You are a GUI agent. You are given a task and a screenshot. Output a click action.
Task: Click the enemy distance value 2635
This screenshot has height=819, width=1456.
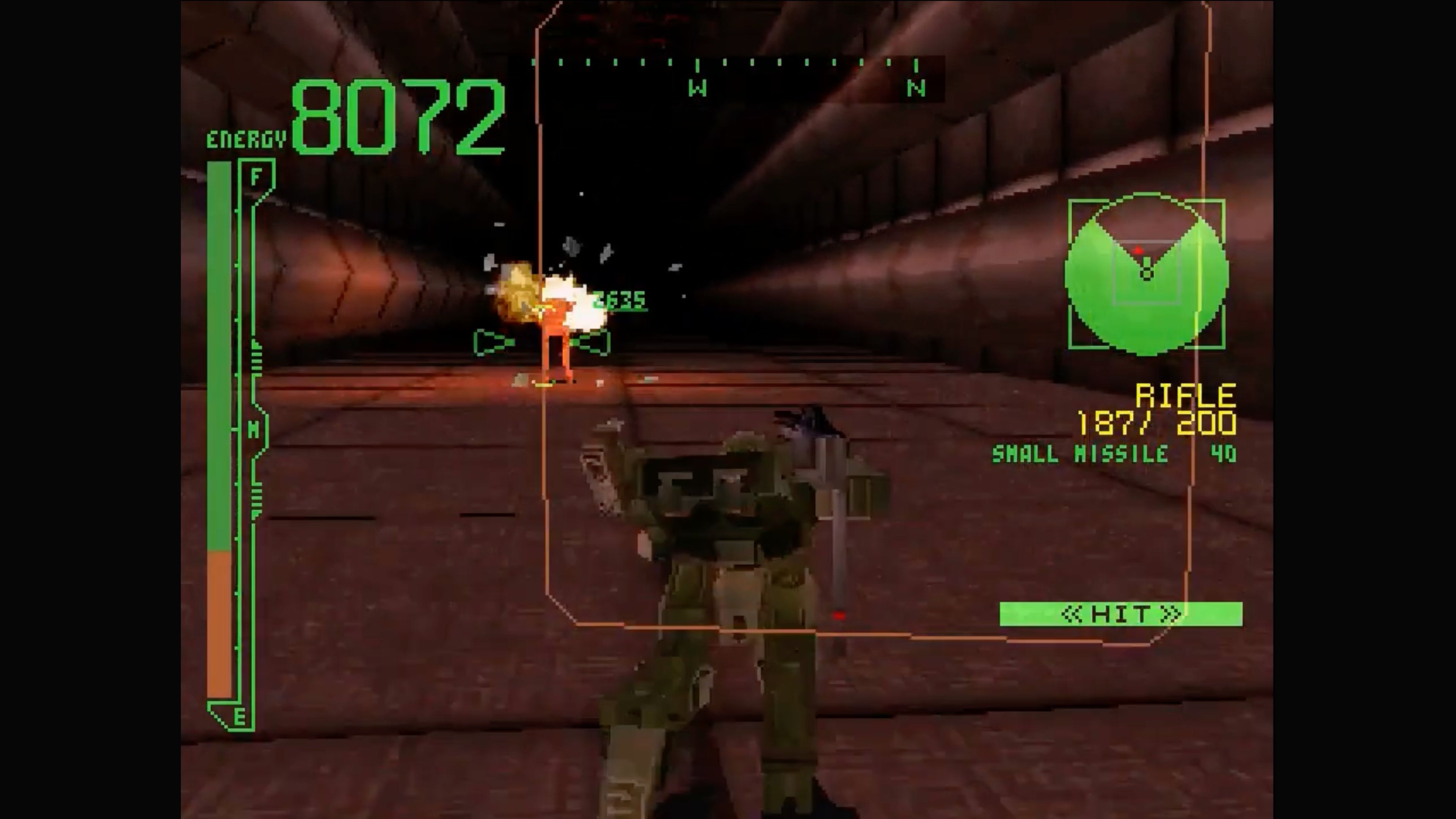tap(619, 301)
